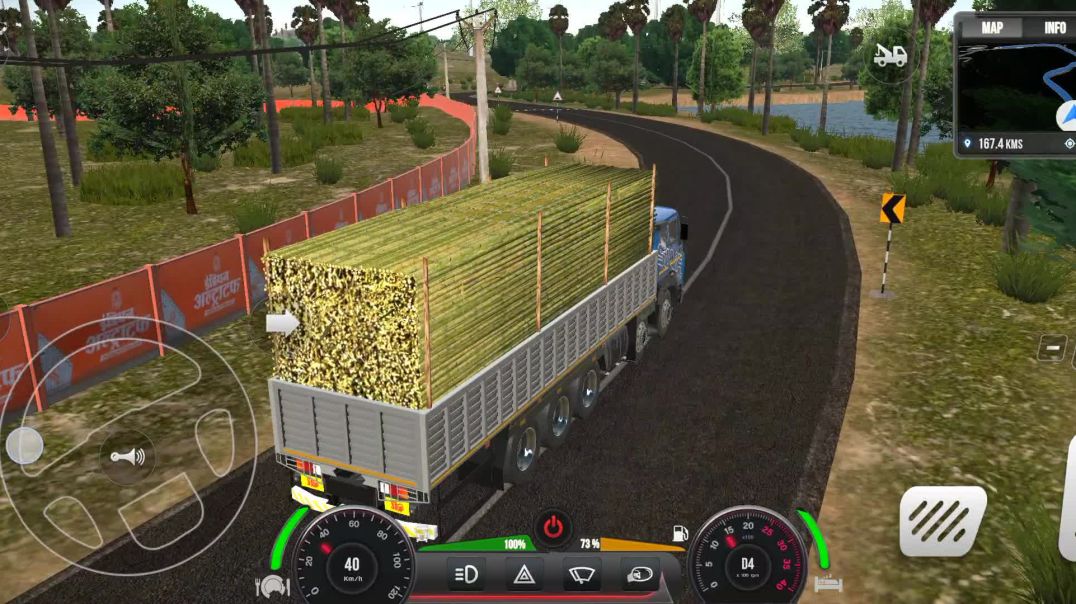Activate the windshield wipers

tap(581, 574)
